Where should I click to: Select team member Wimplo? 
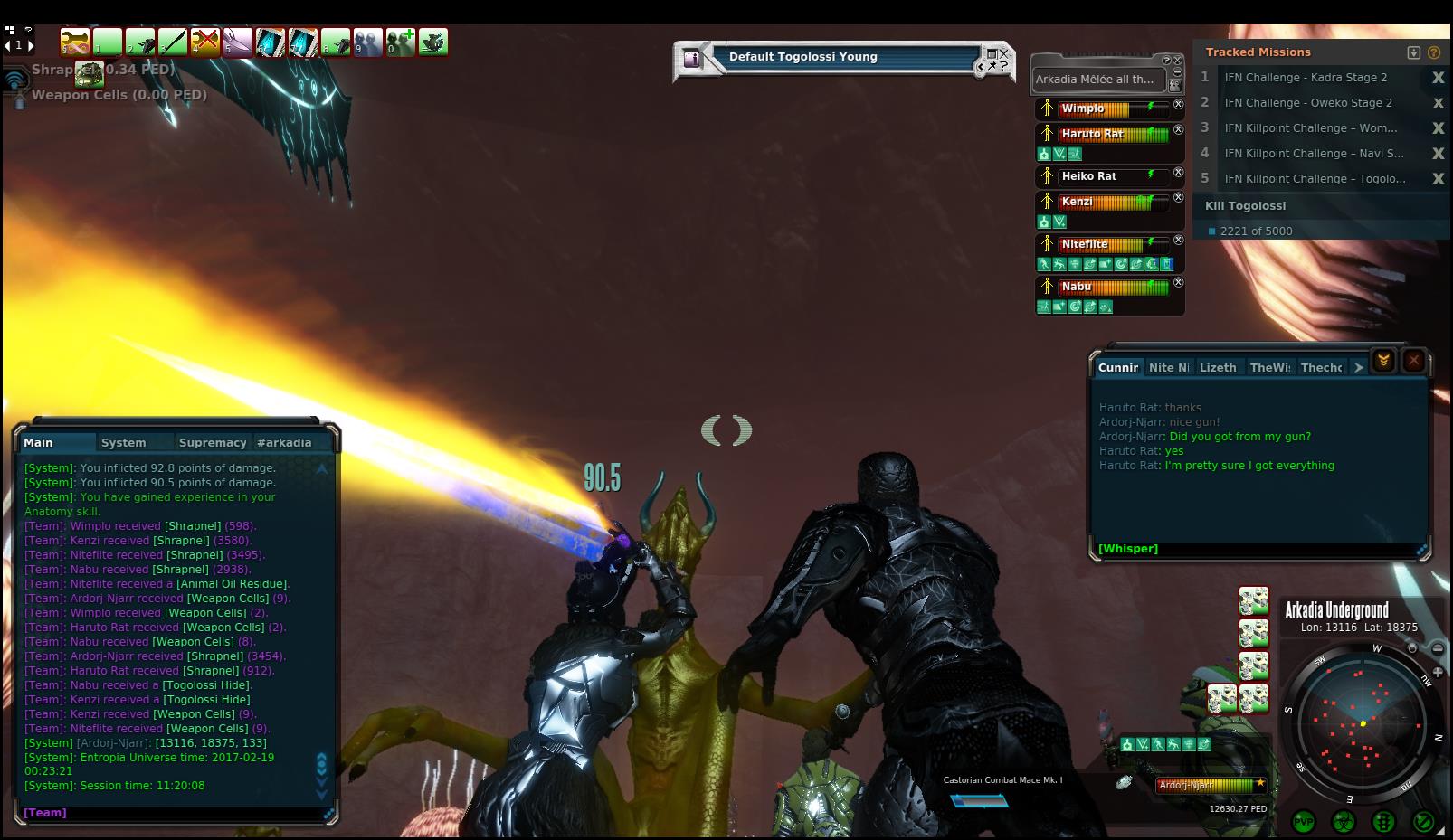coord(1083,109)
